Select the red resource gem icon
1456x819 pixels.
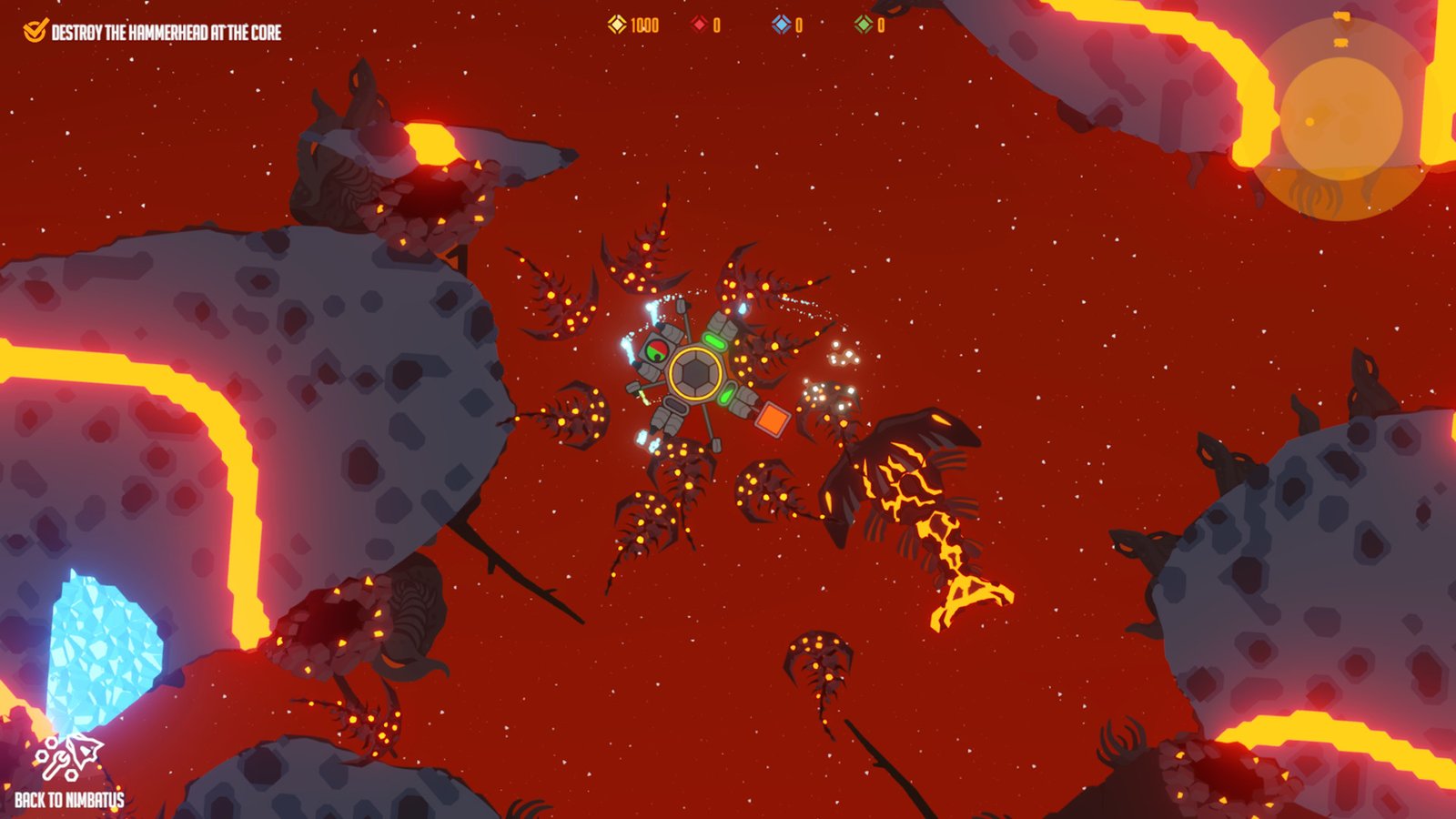point(700,25)
